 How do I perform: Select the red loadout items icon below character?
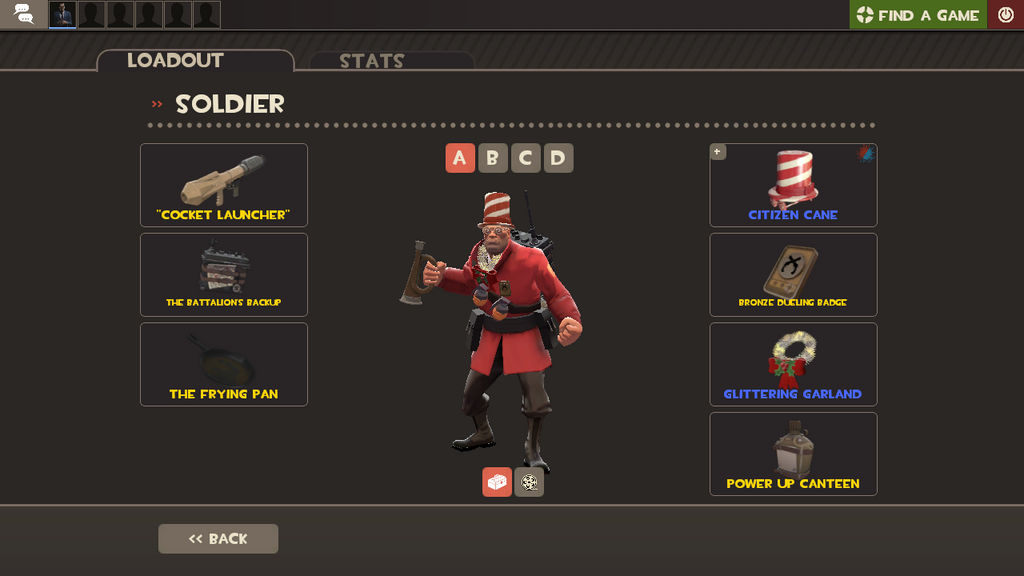point(497,482)
